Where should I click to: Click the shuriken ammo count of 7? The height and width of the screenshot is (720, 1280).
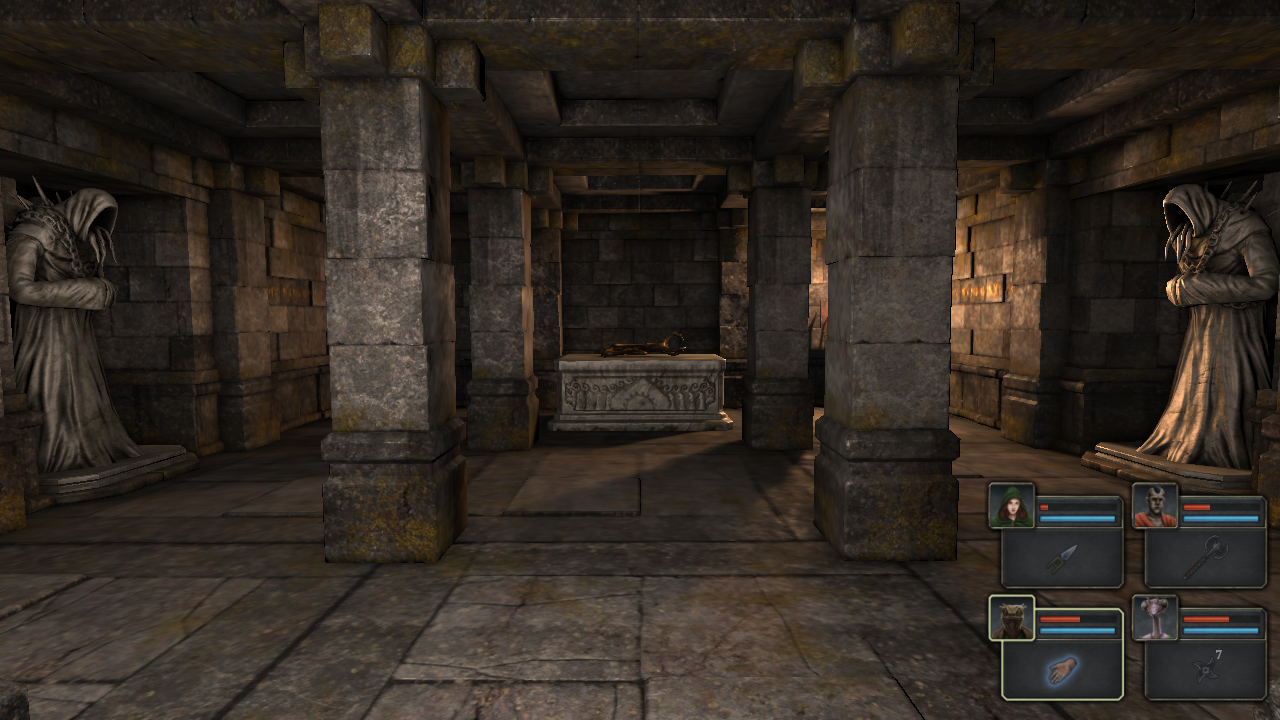(x=1218, y=654)
